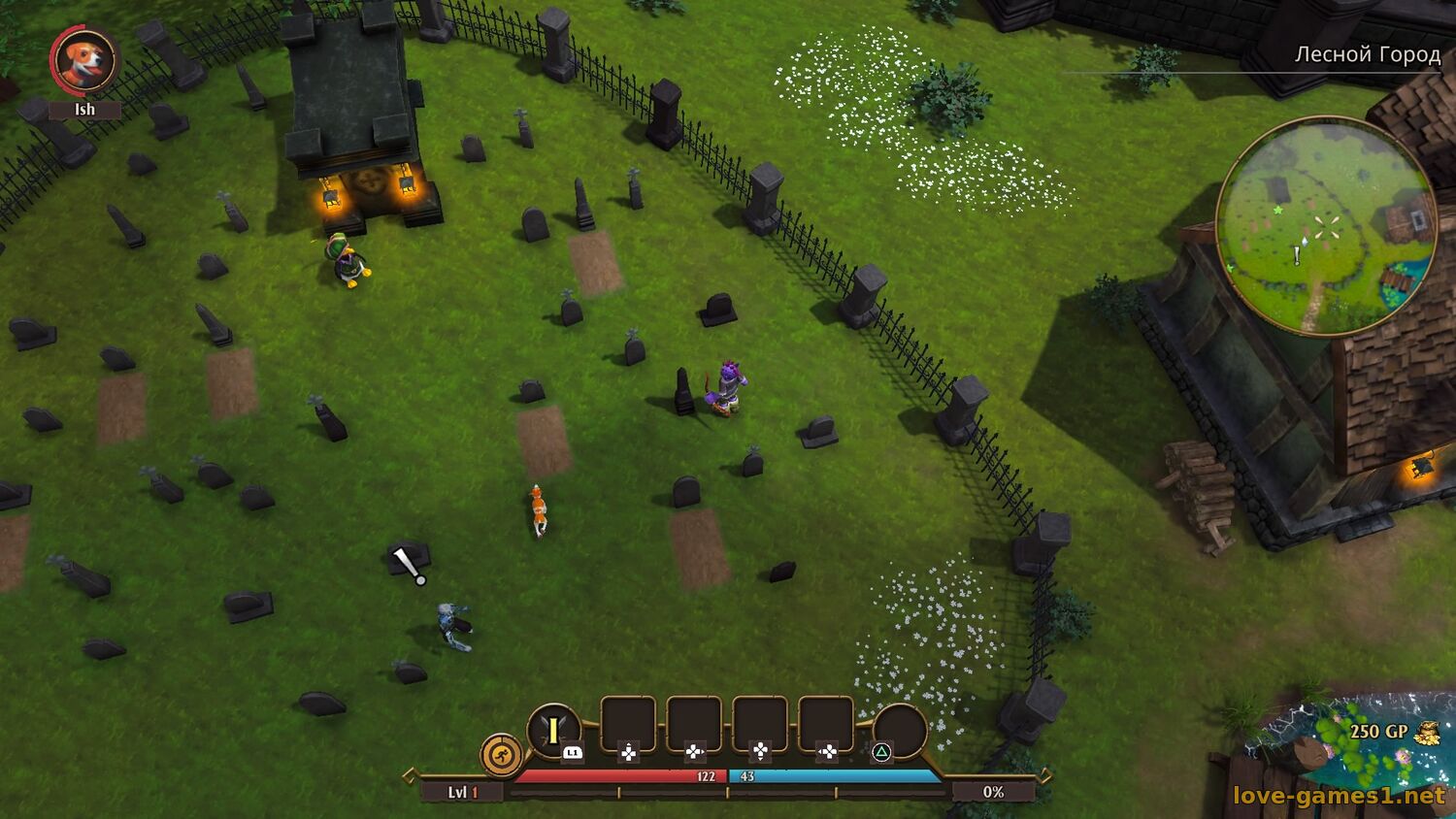Activate the orange sprint ability icon
1456x819 pixels.
point(502,755)
